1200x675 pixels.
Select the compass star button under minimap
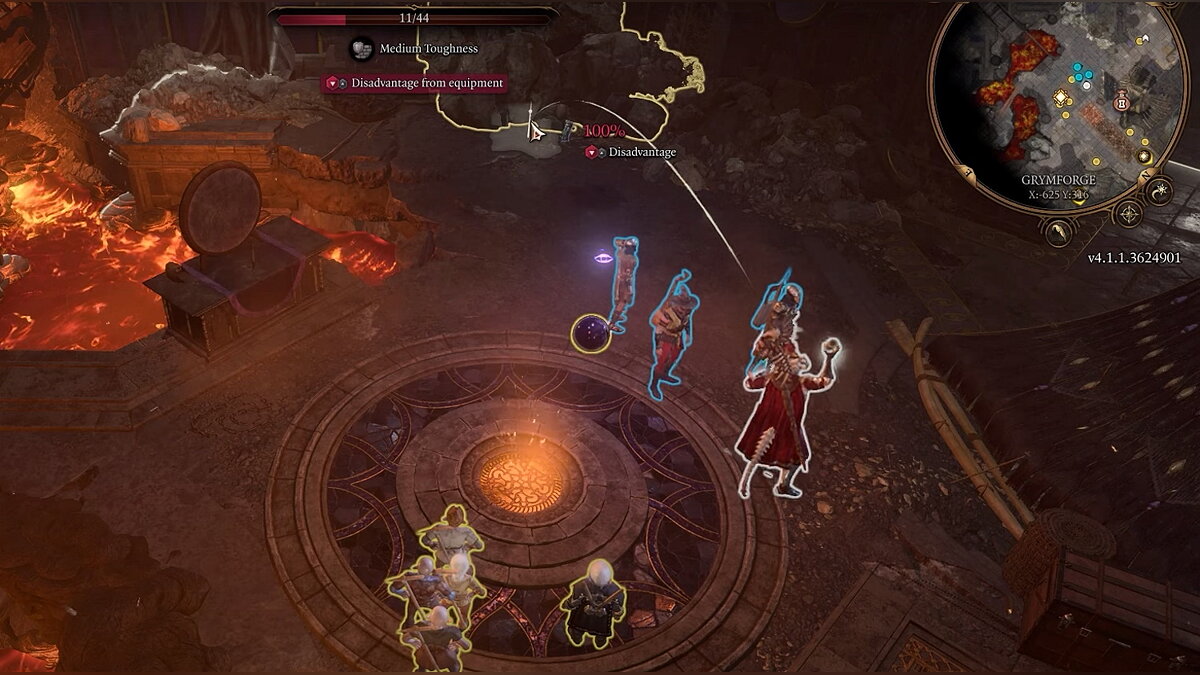point(1128,213)
